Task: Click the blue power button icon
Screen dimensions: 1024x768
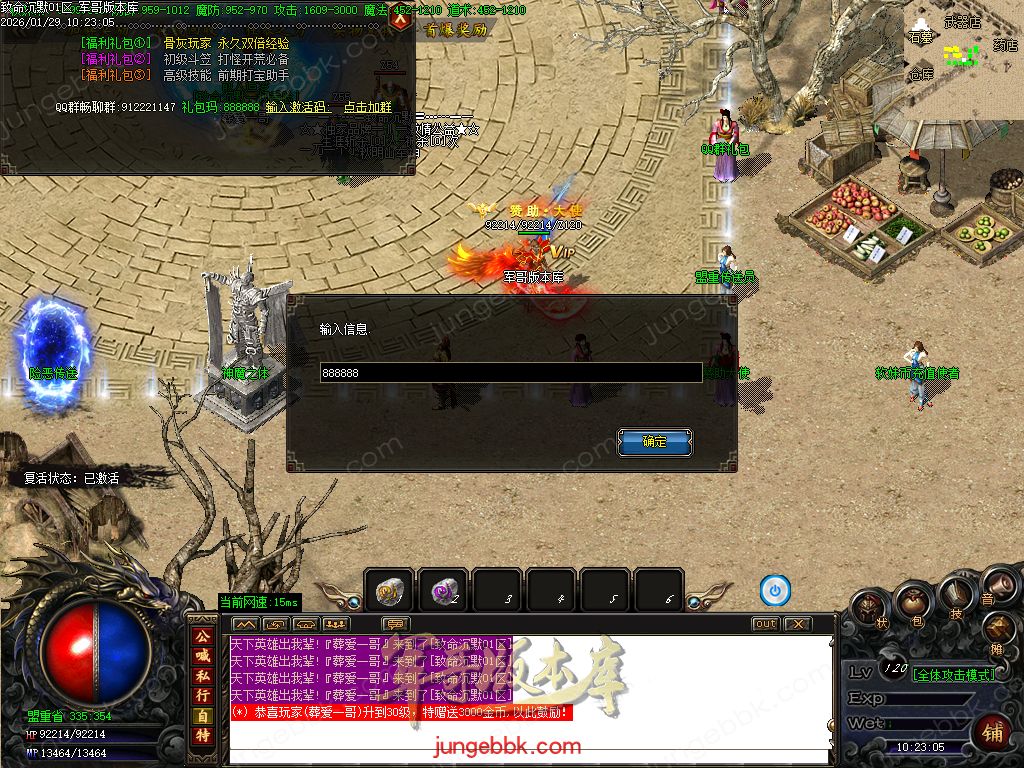Action: point(775,591)
